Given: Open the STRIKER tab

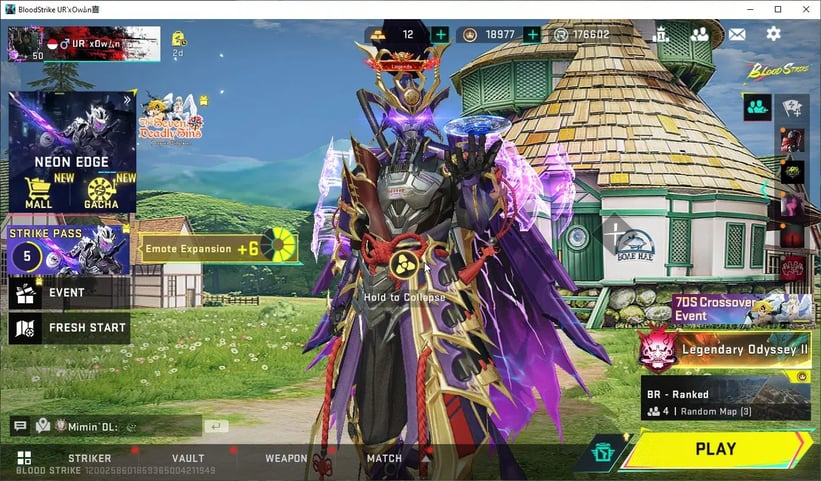Looking at the screenshot, I should coord(89,459).
